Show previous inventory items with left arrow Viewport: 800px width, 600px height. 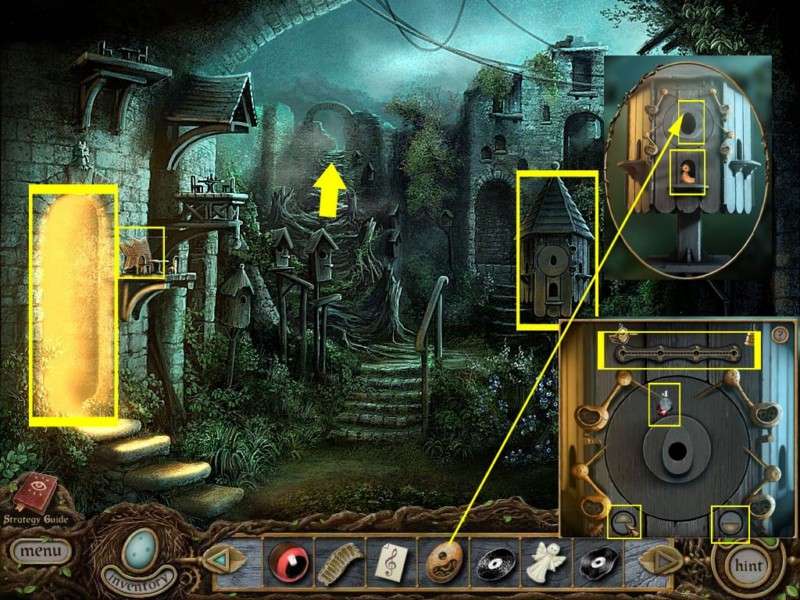pyautogui.click(x=218, y=560)
